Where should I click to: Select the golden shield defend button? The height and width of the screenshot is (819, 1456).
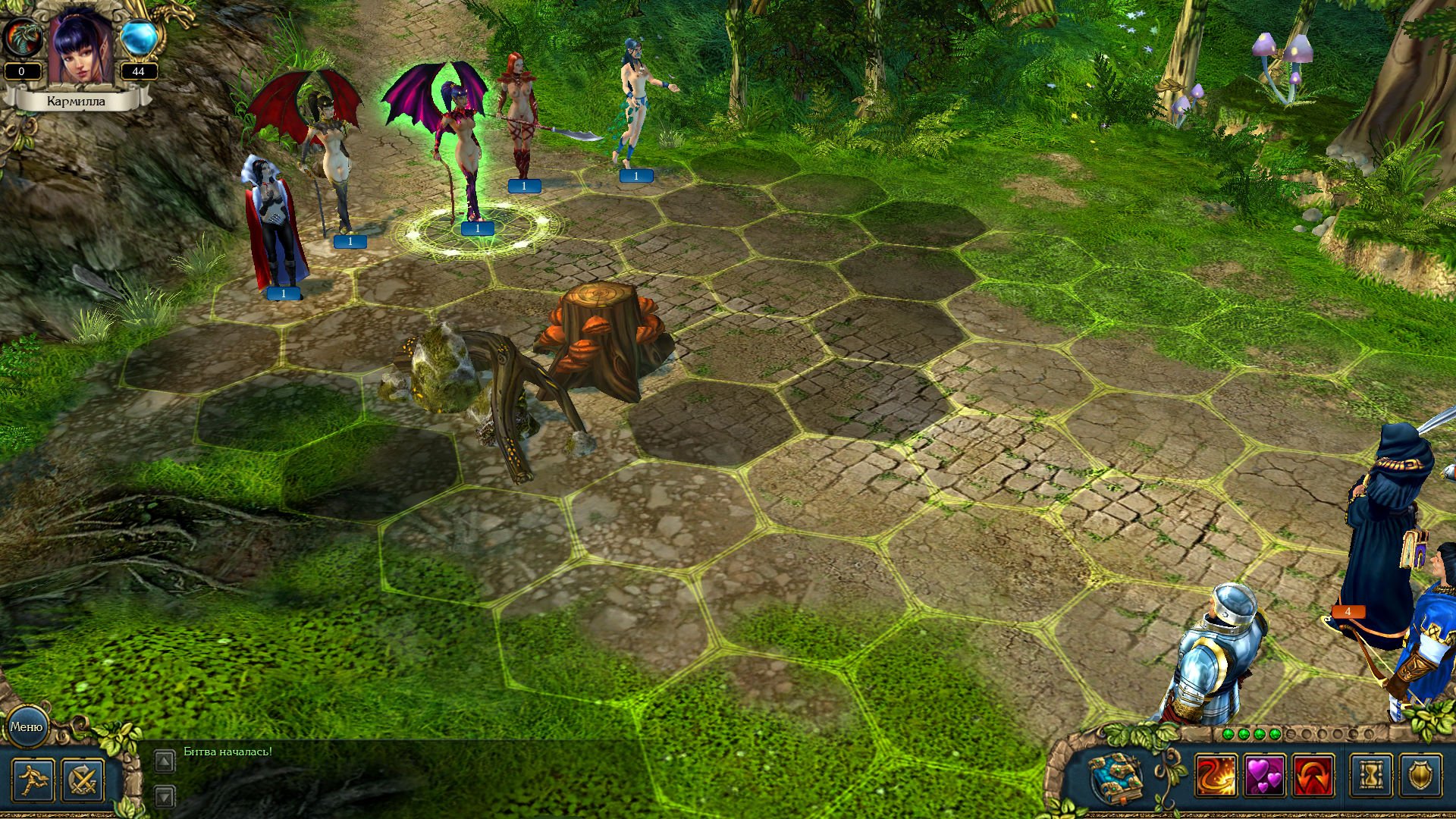click(x=1420, y=776)
